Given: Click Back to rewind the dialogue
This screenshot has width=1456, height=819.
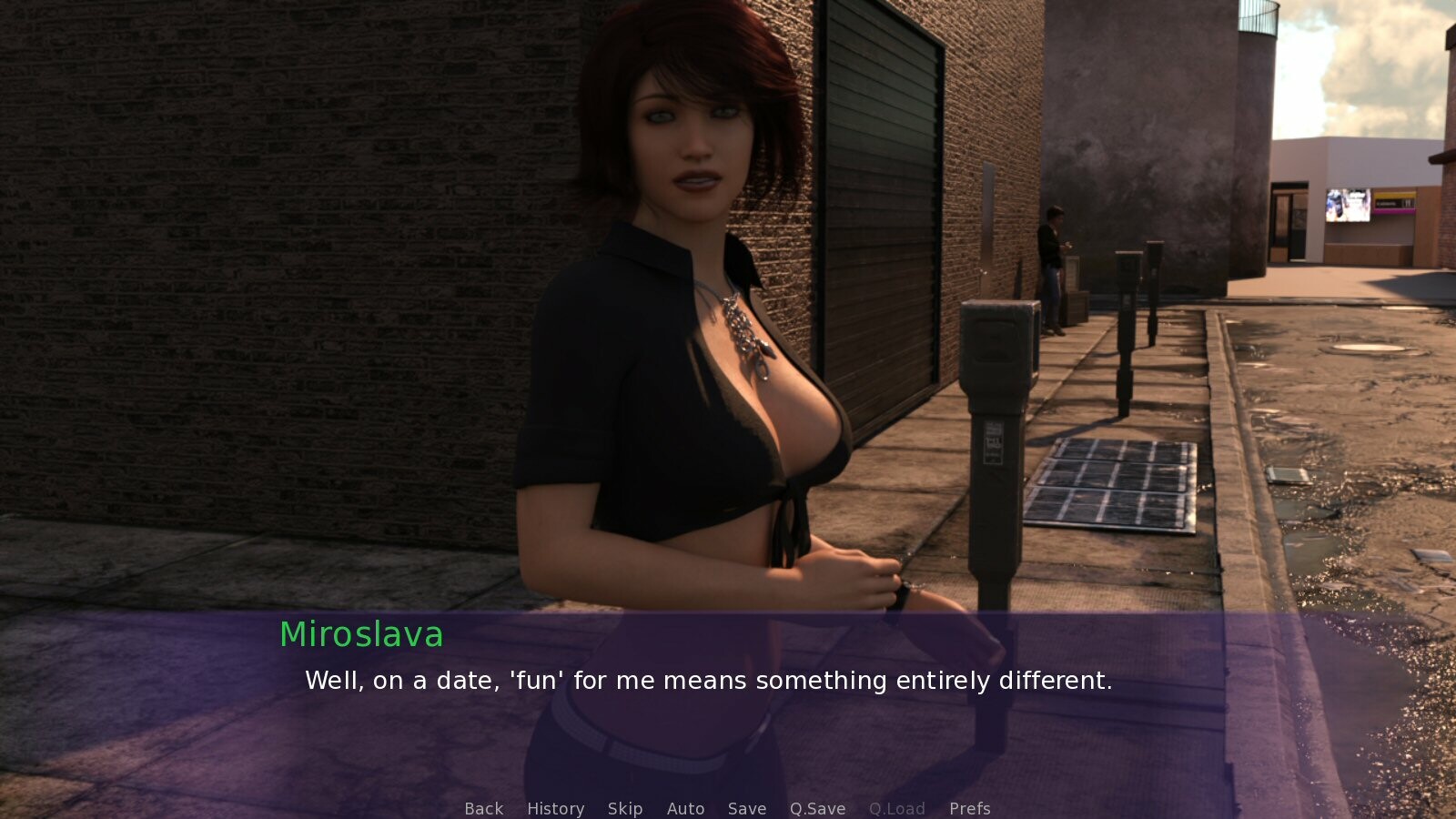Looking at the screenshot, I should pos(483,808).
